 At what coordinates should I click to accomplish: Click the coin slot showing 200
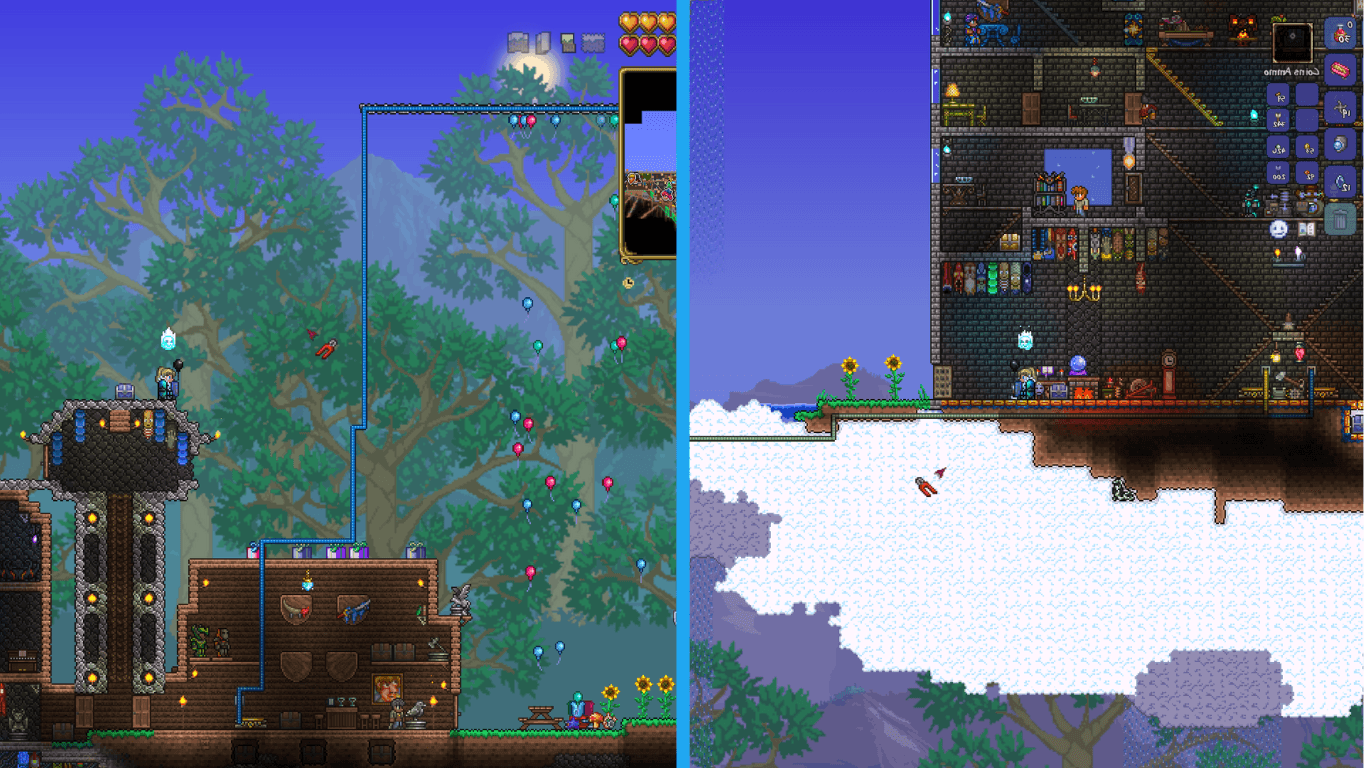pos(1278,173)
